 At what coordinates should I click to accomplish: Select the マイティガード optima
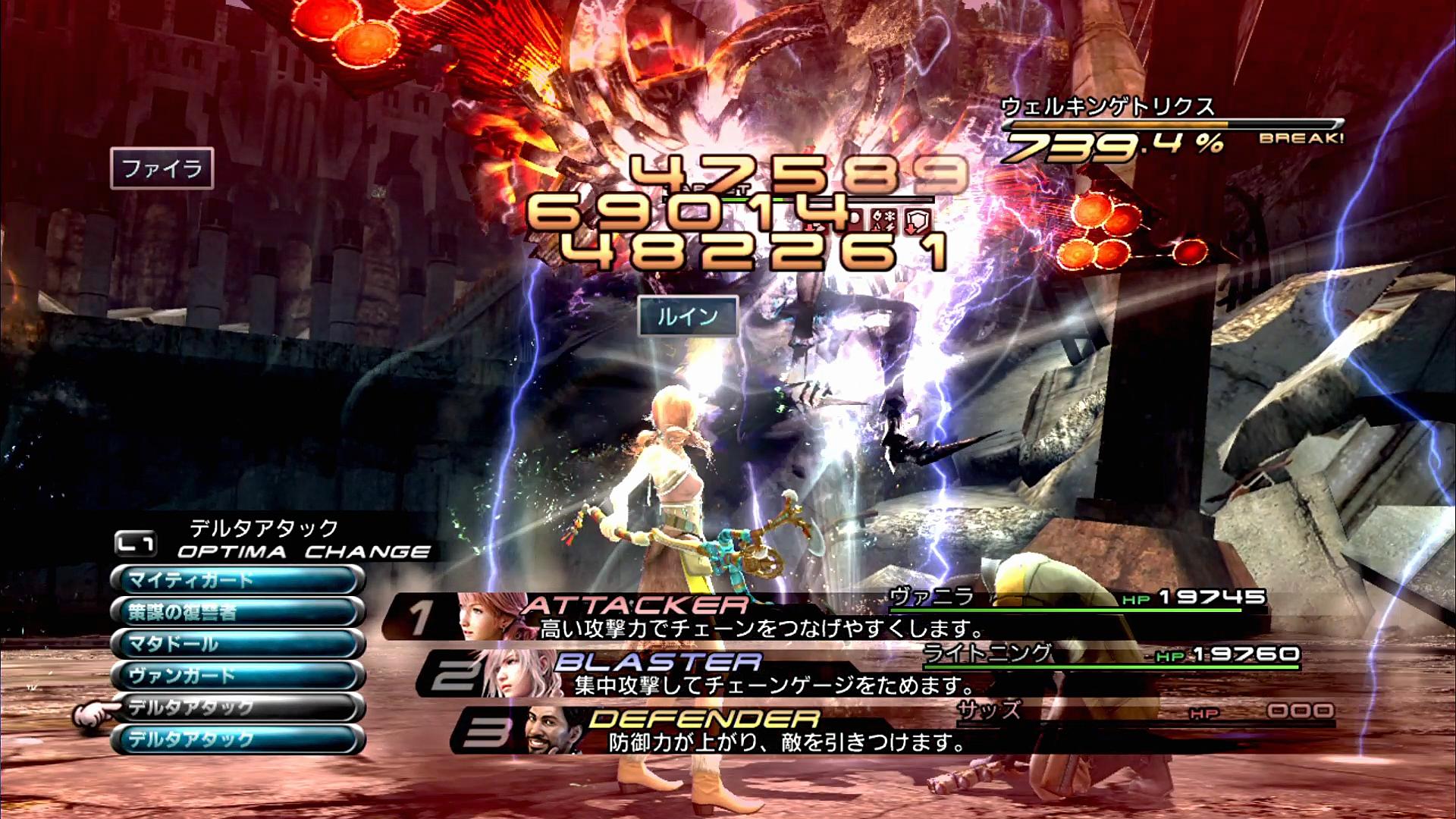(x=237, y=581)
